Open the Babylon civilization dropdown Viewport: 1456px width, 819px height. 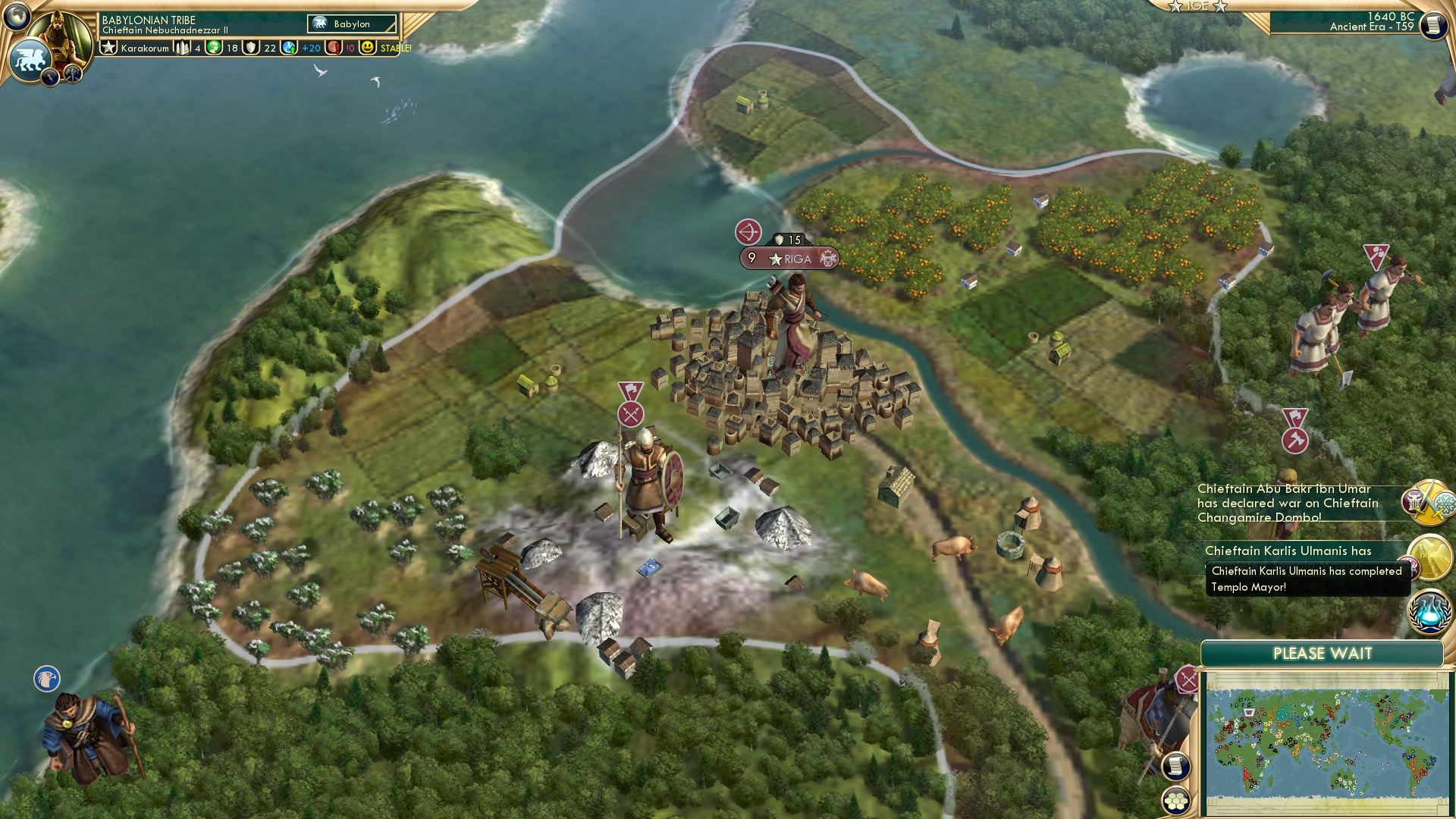tap(350, 24)
